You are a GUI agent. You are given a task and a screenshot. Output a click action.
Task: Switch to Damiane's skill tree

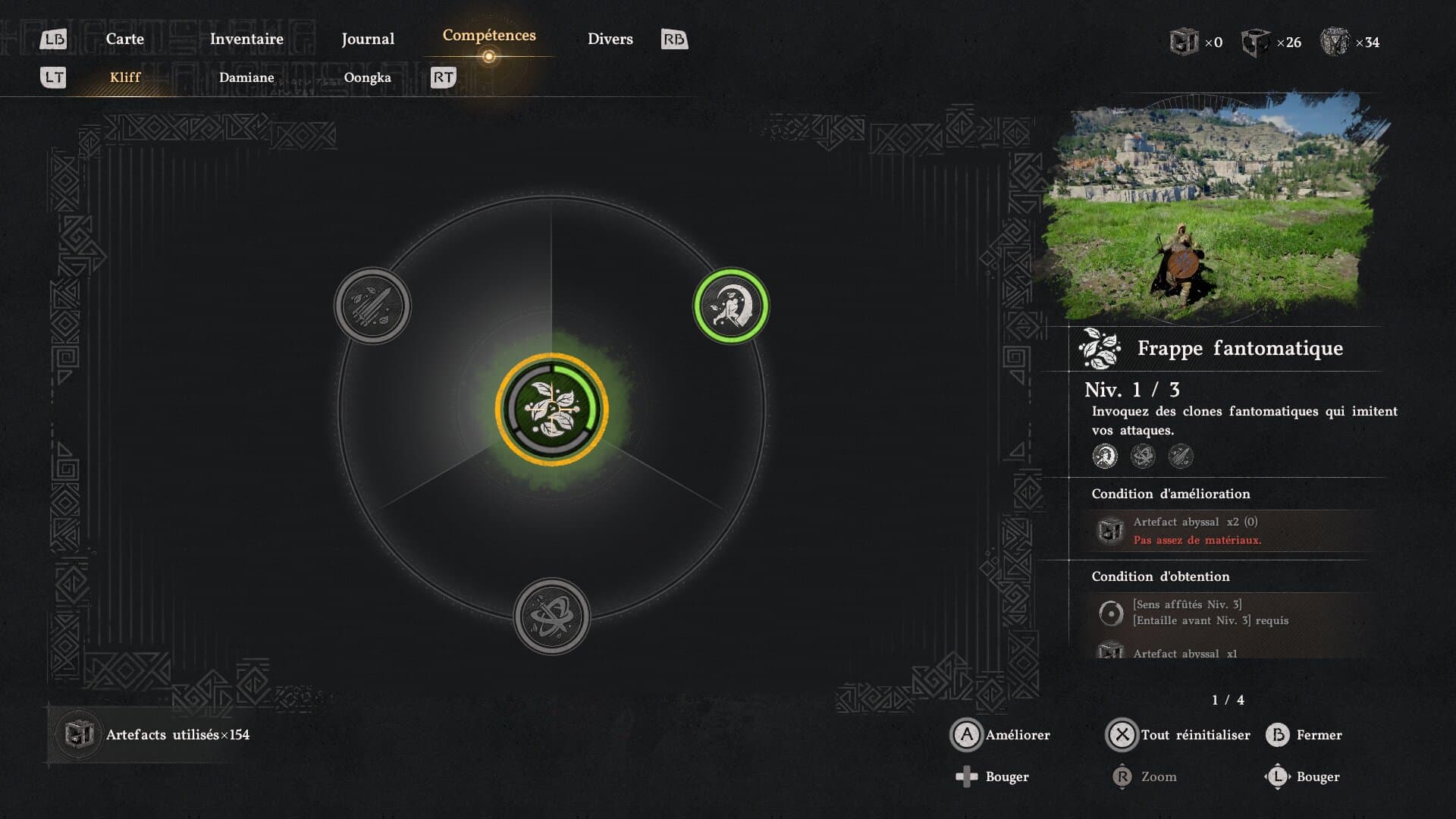click(x=246, y=77)
